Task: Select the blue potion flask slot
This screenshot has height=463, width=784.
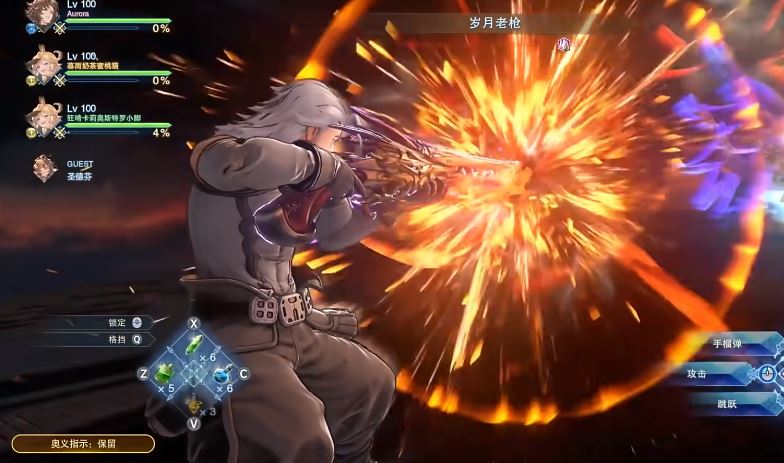Action: tap(221, 374)
